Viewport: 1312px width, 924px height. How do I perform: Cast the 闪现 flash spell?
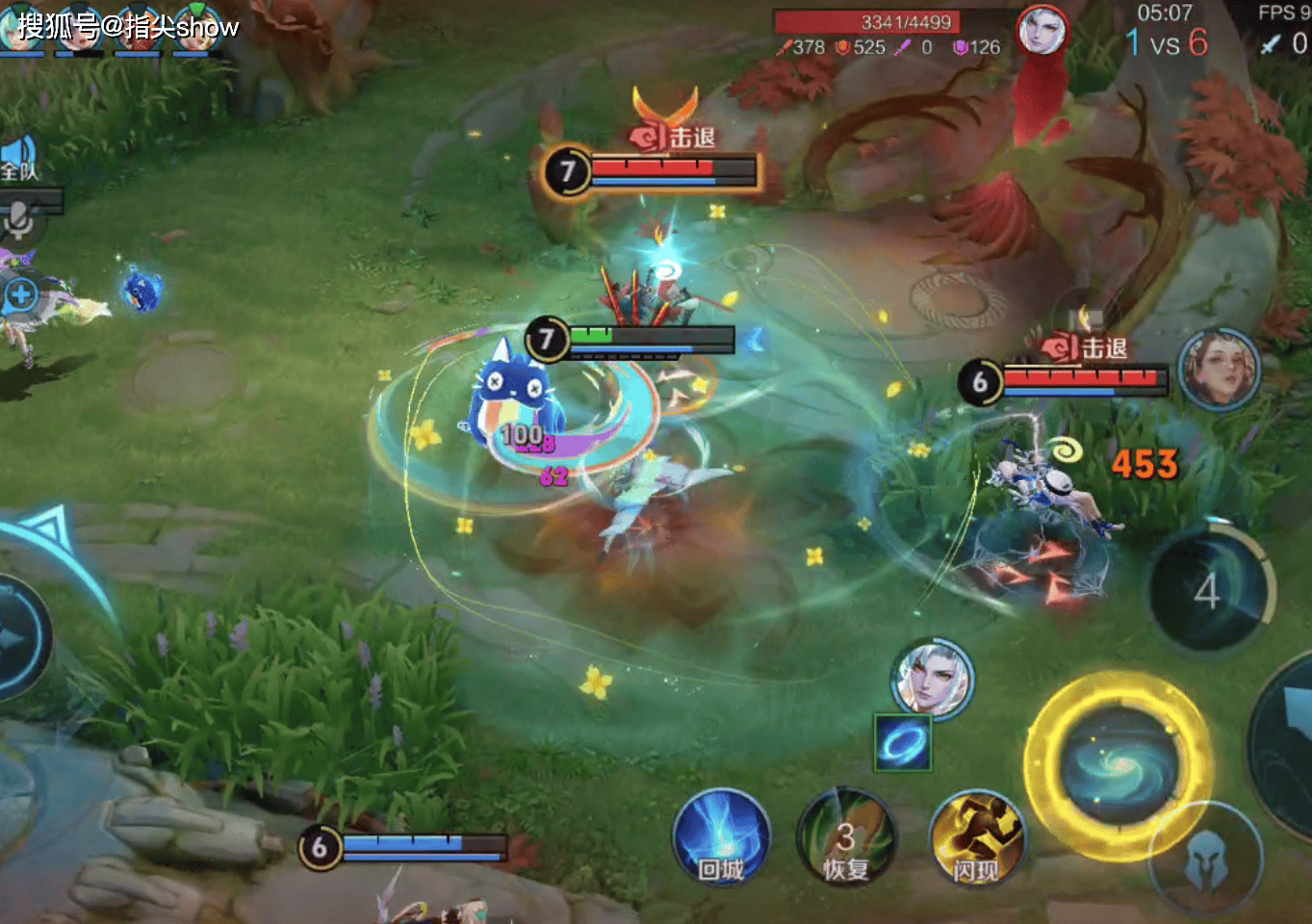tap(976, 839)
